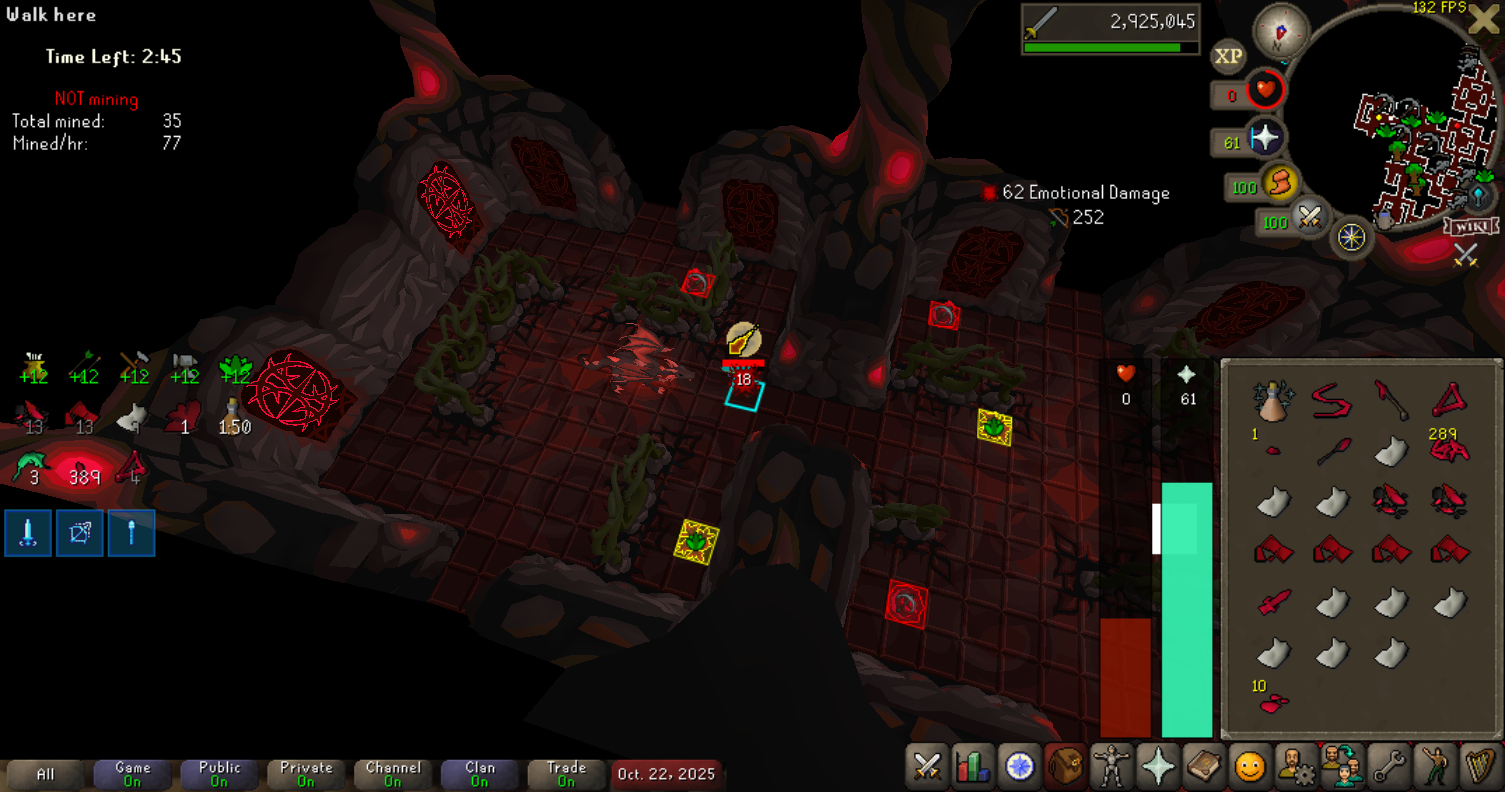Open the Wiki lookup banner
The width and height of the screenshot is (1505, 792).
tap(1463, 225)
